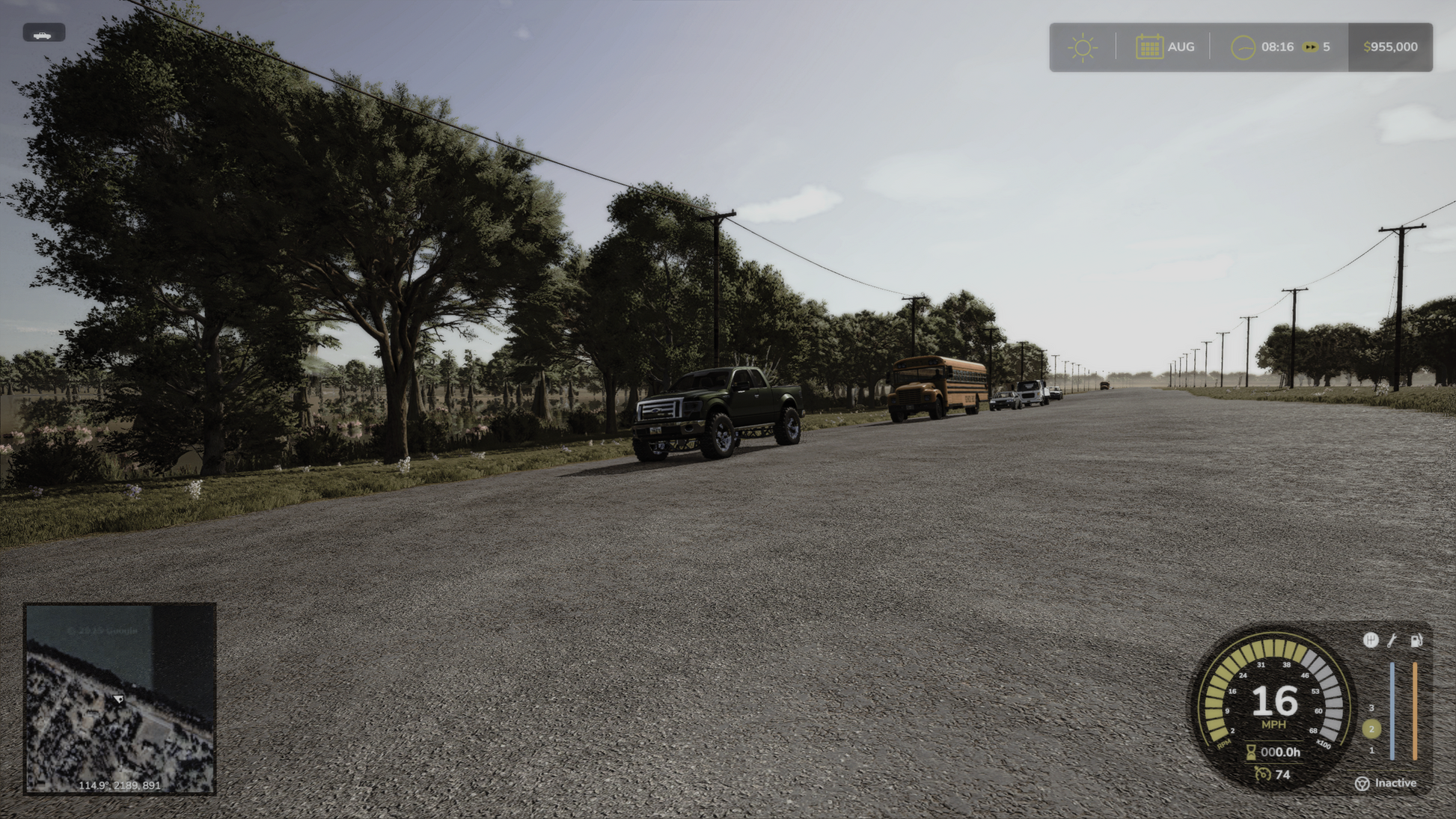This screenshot has height=819, width=1456.
Task: Select the wrench damage icon
Action: click(1392, 640)
